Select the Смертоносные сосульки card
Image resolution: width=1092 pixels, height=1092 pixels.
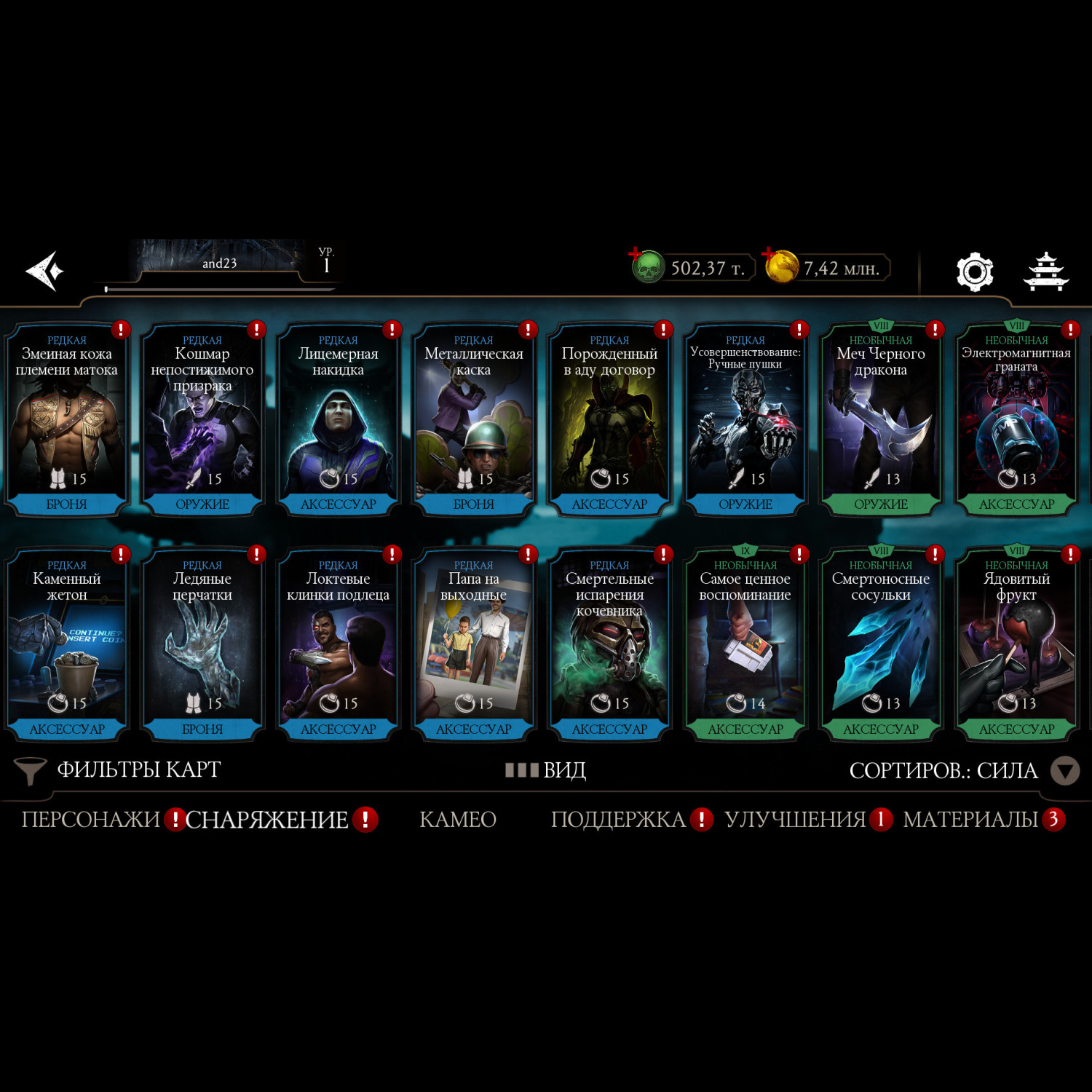pyautogui.click(x=880, y=644)
